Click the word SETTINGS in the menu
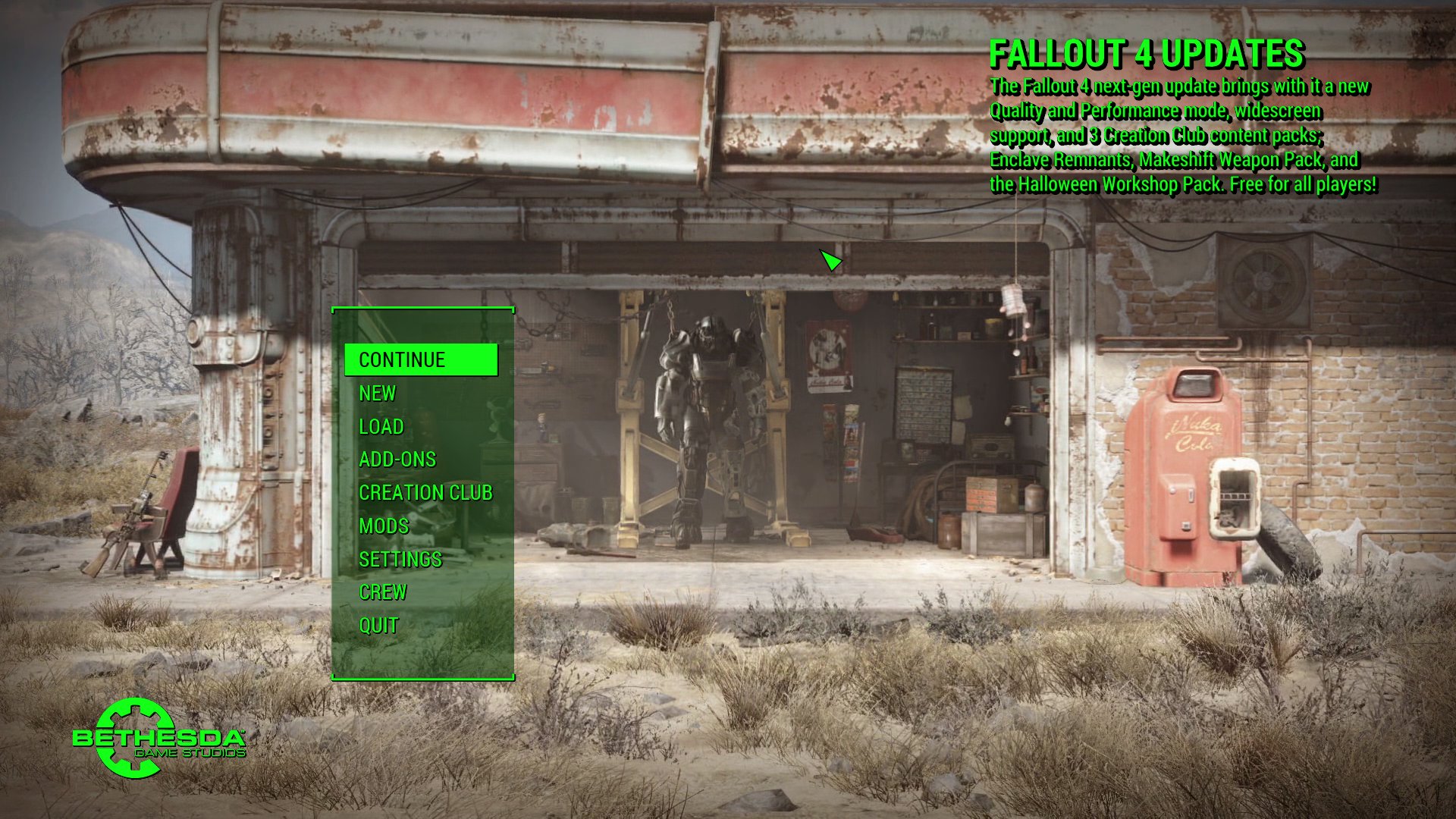Viewport: 1456px width, 819px height. pos(400,560)
